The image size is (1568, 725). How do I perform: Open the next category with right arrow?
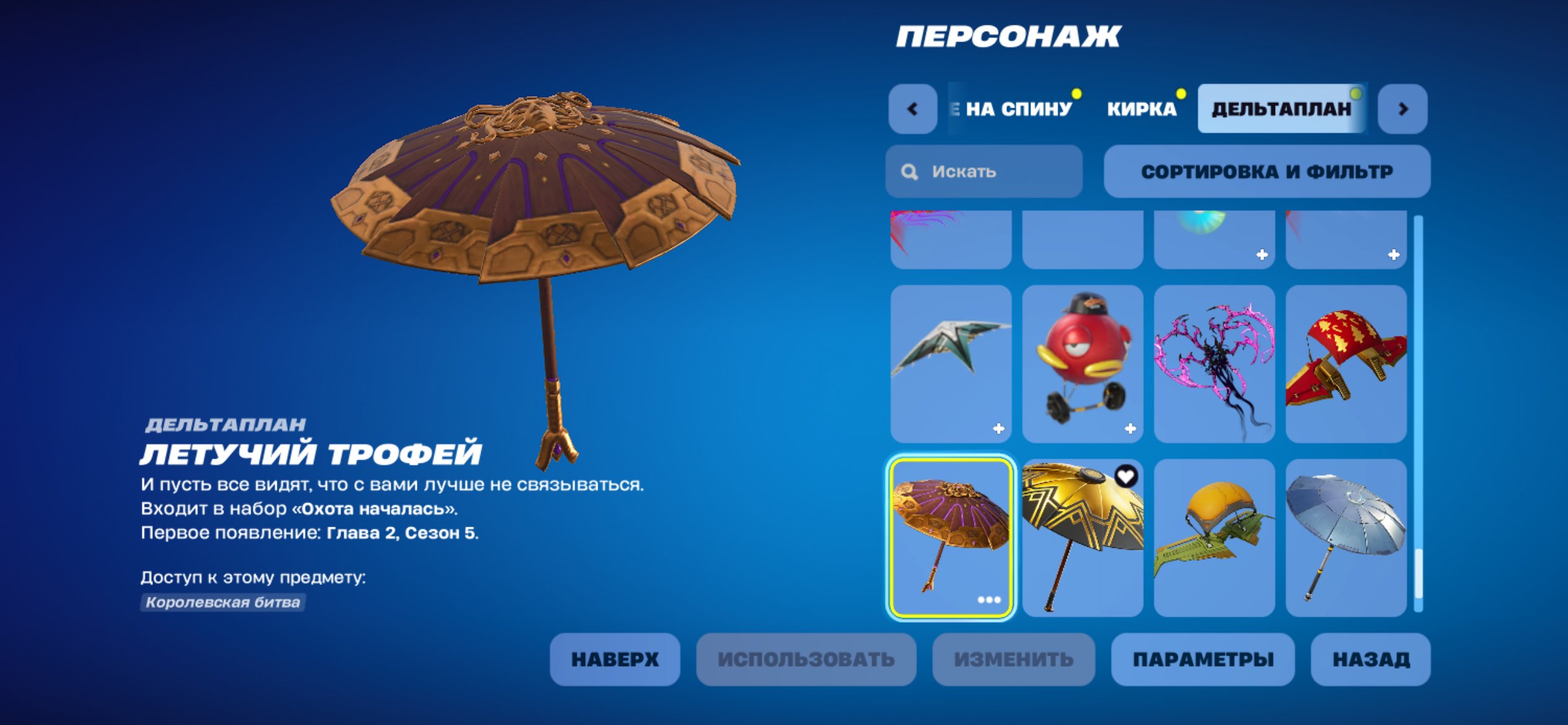pyautogui.click(x=1403, y=108)
